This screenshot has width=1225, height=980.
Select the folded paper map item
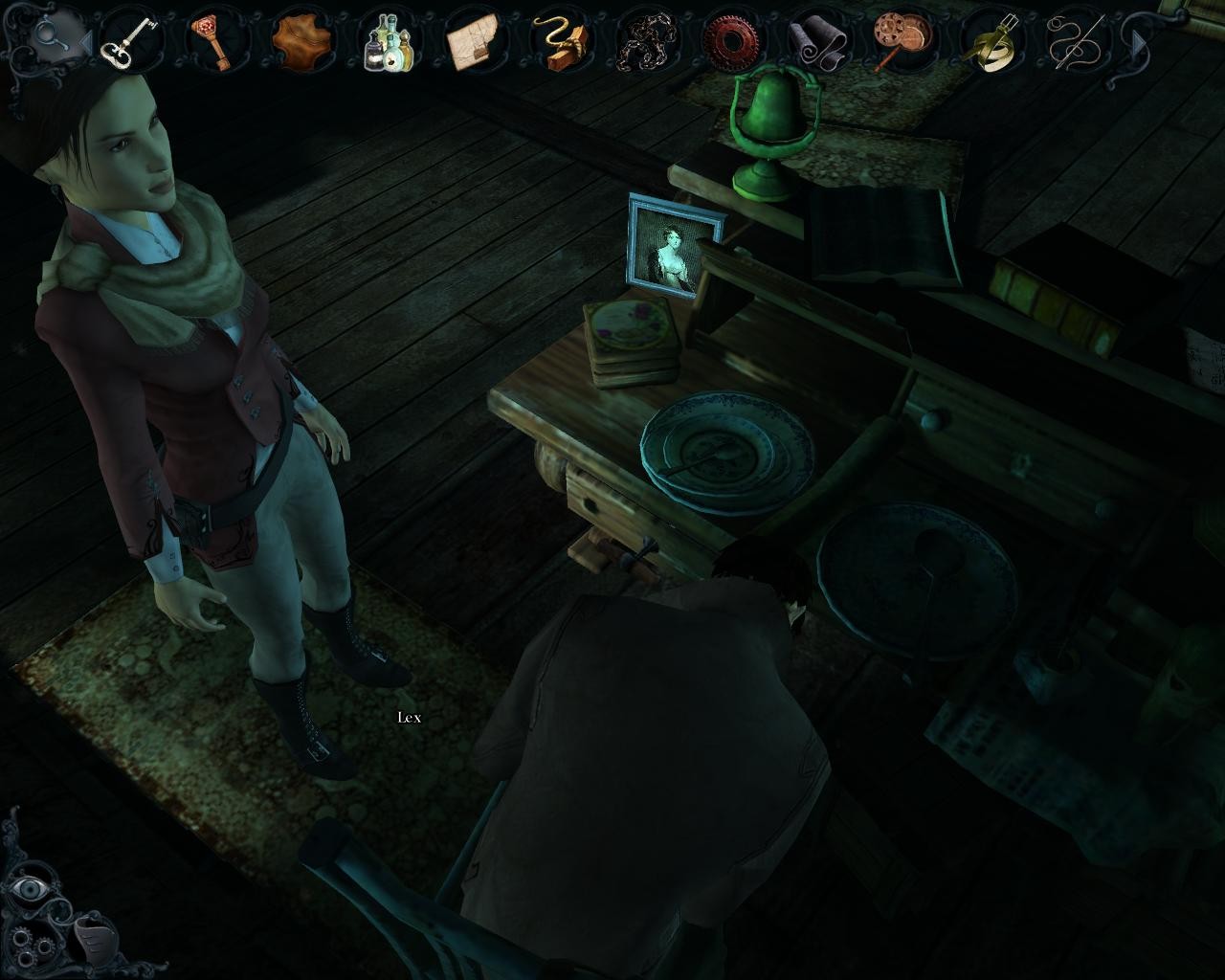pos(475,41)
